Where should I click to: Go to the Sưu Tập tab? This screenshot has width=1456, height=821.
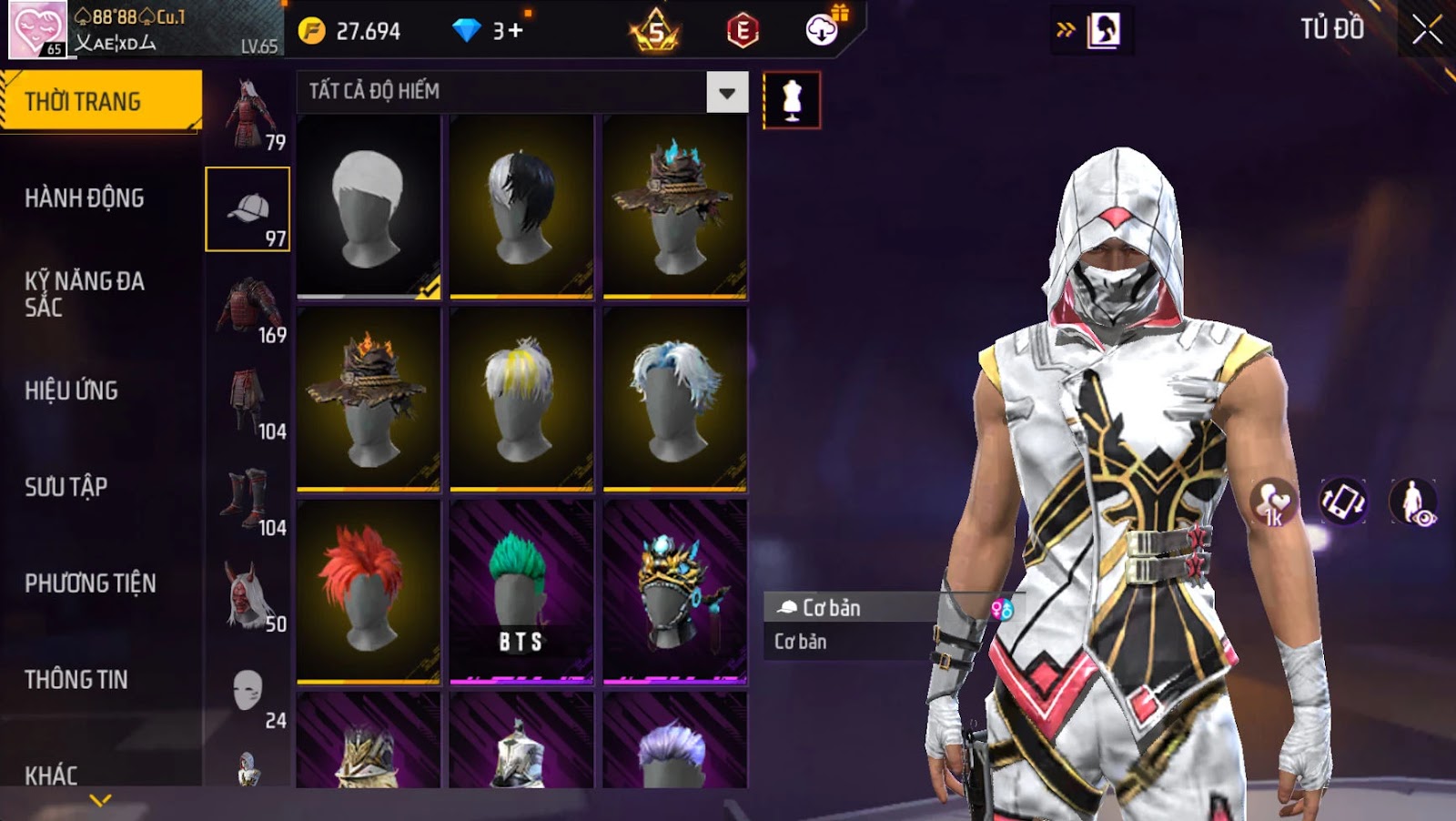tap(66, 487)
